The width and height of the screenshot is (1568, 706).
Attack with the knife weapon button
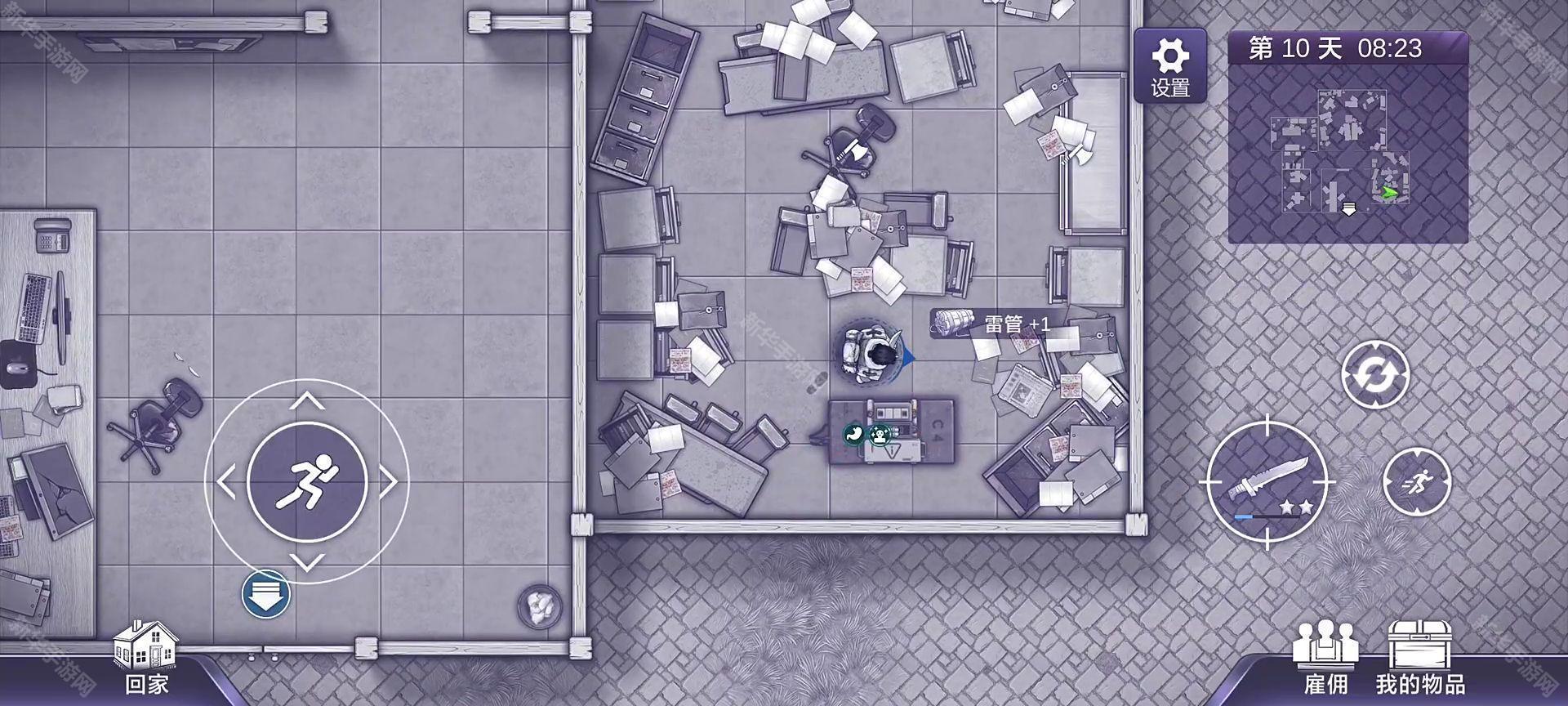point(1267,484)
